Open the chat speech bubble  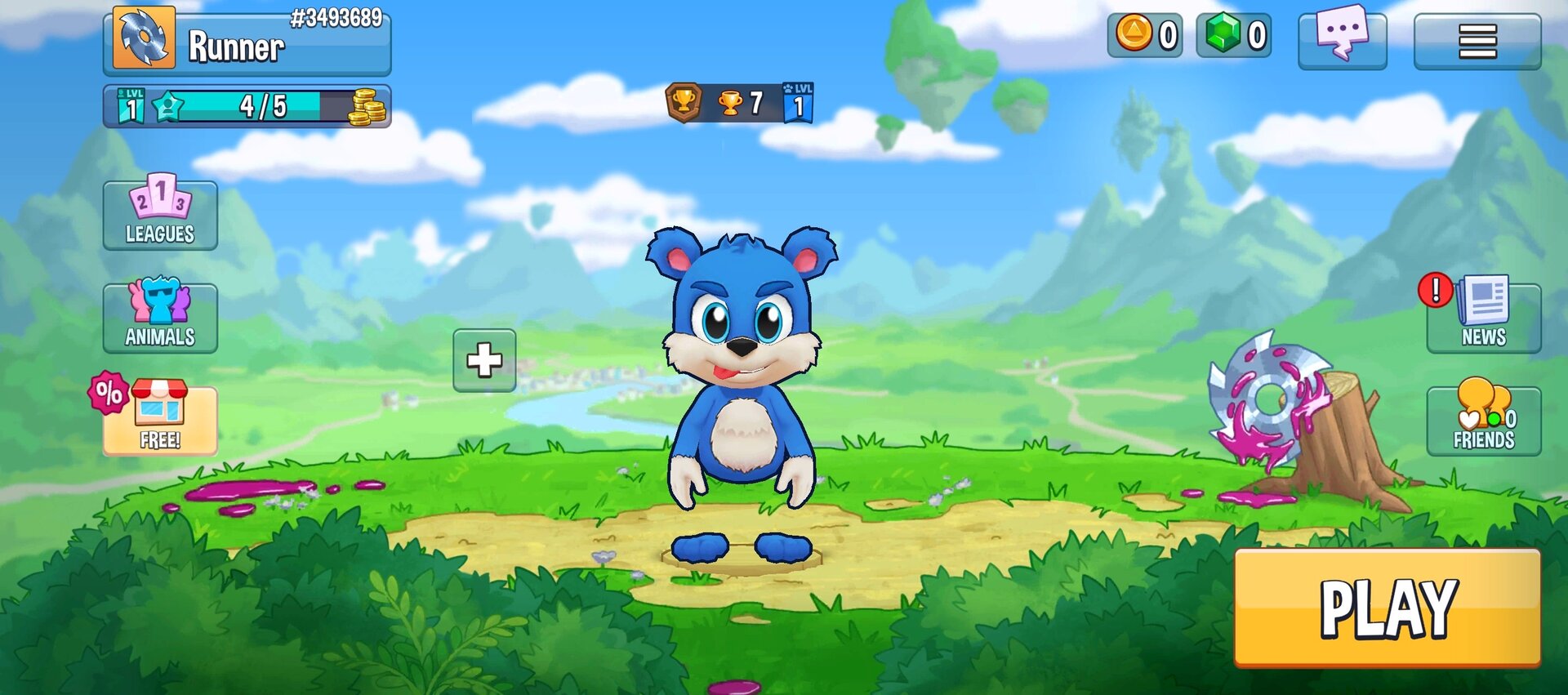[1342, 38]
